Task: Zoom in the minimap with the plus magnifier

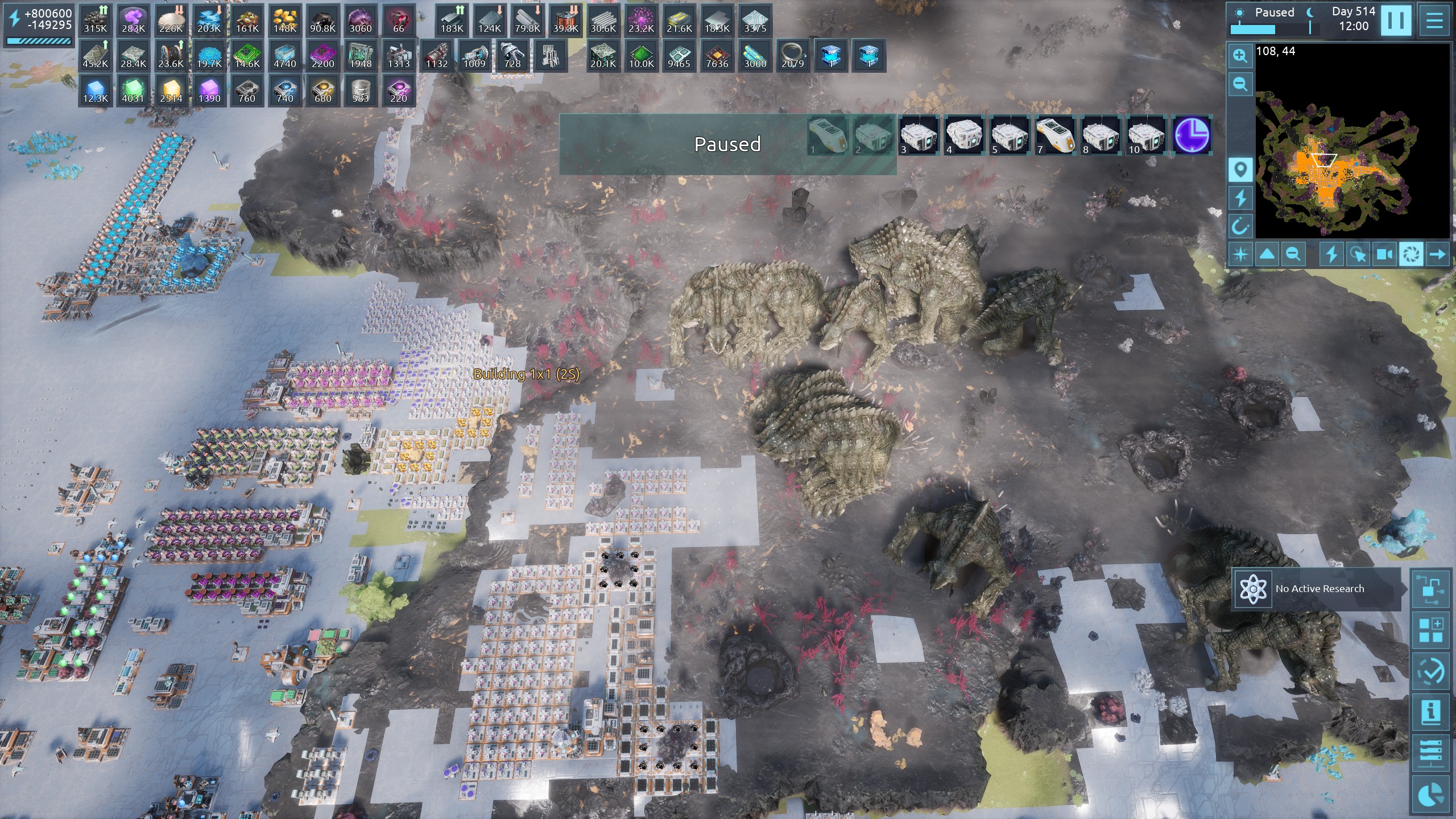Action: point(1240,56)
